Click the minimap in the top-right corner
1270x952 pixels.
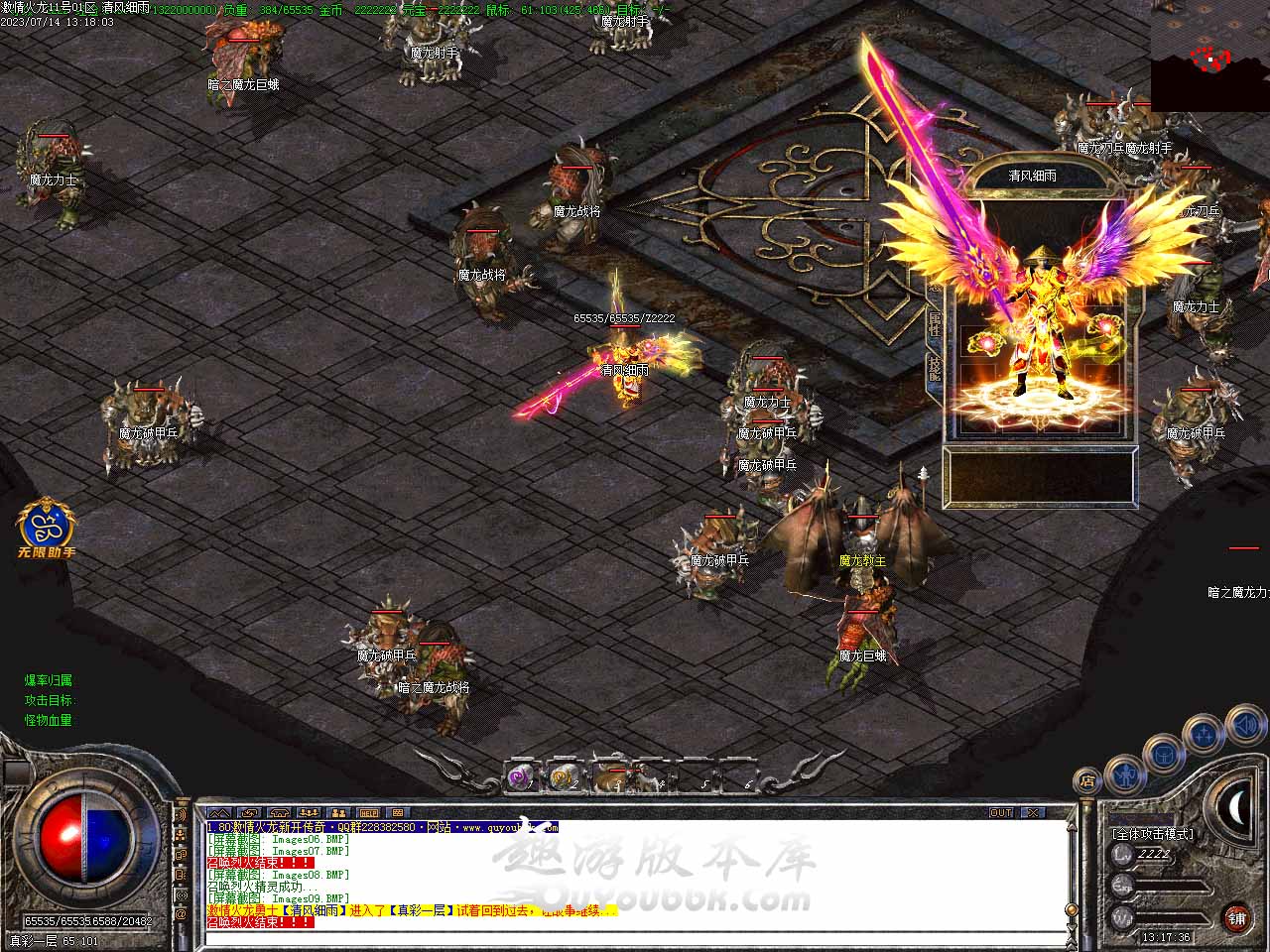coord(1209,55)
